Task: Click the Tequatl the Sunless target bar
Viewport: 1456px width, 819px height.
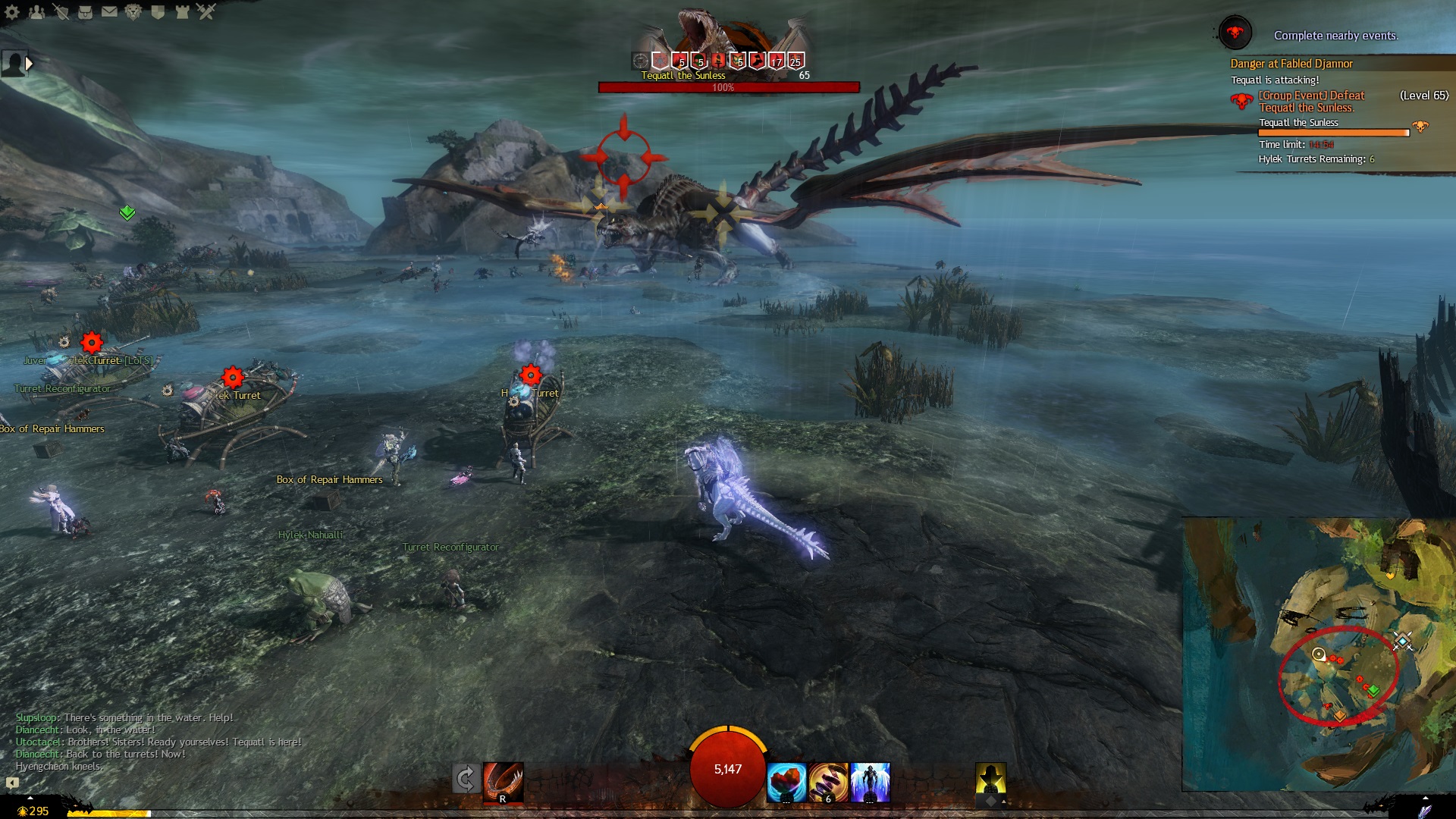Action: pyautogui.click(x=728, y=87)
